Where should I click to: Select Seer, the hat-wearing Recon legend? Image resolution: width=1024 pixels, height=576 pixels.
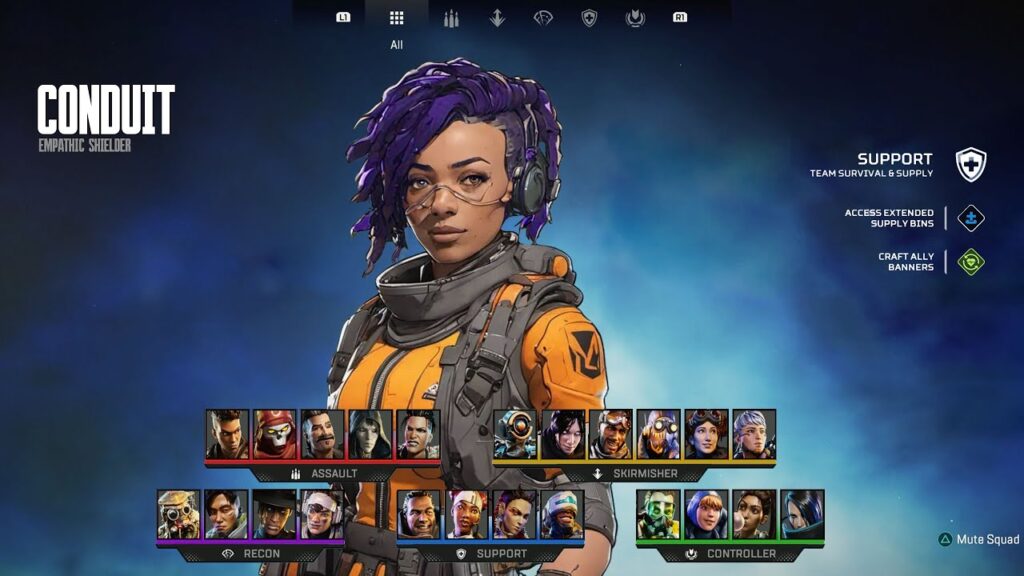click(275, 514)
